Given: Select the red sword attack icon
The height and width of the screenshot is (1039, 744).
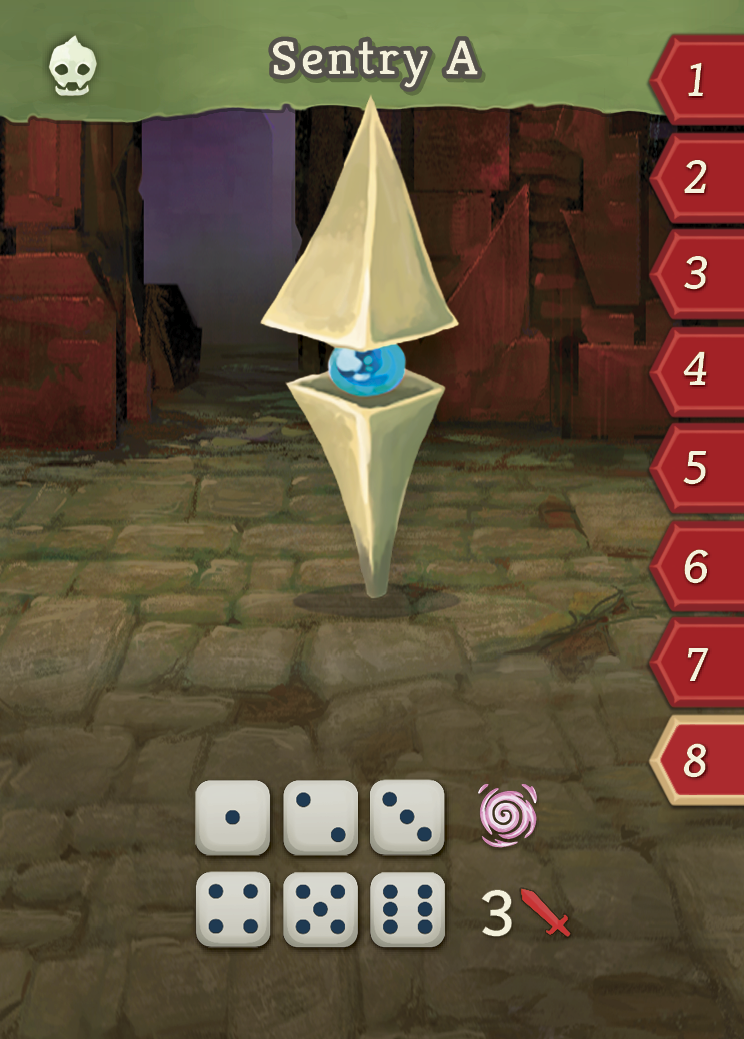Looking at the screenshot, I should click(546, 912).
